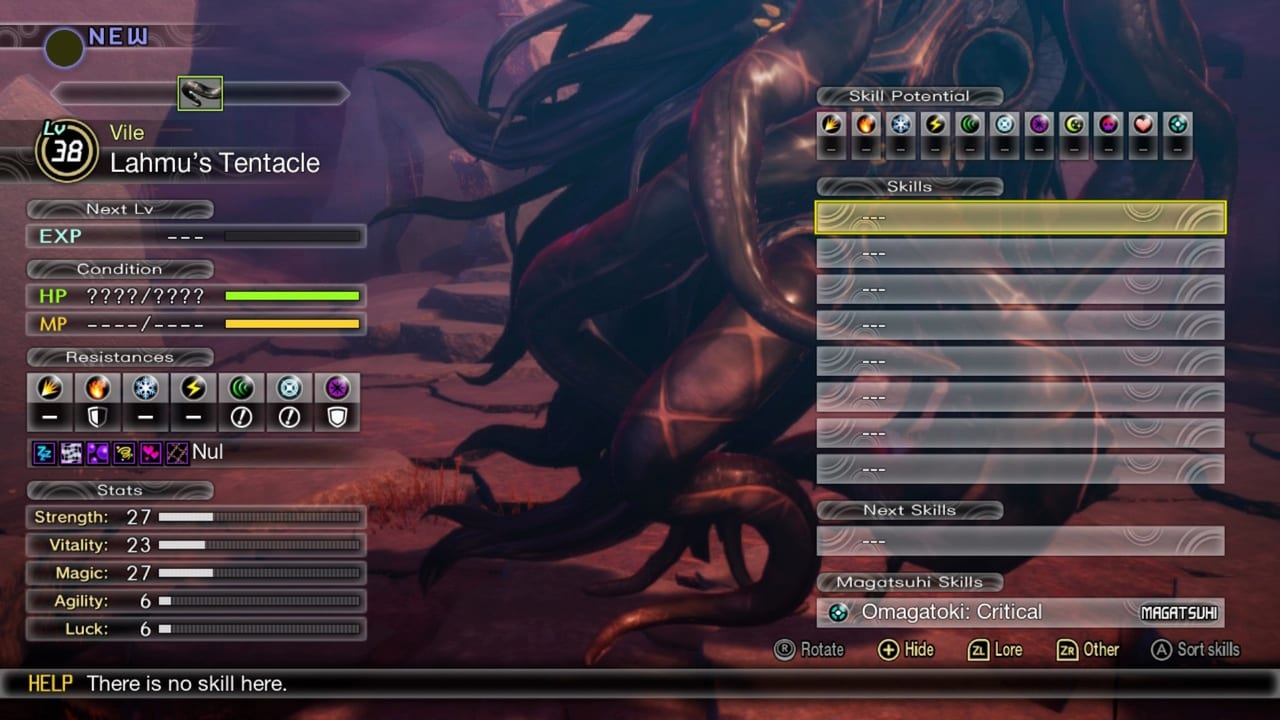Screen dimensions: 1280x720
Task: View Other info via the ZR option
Action: click(1088, 650)
